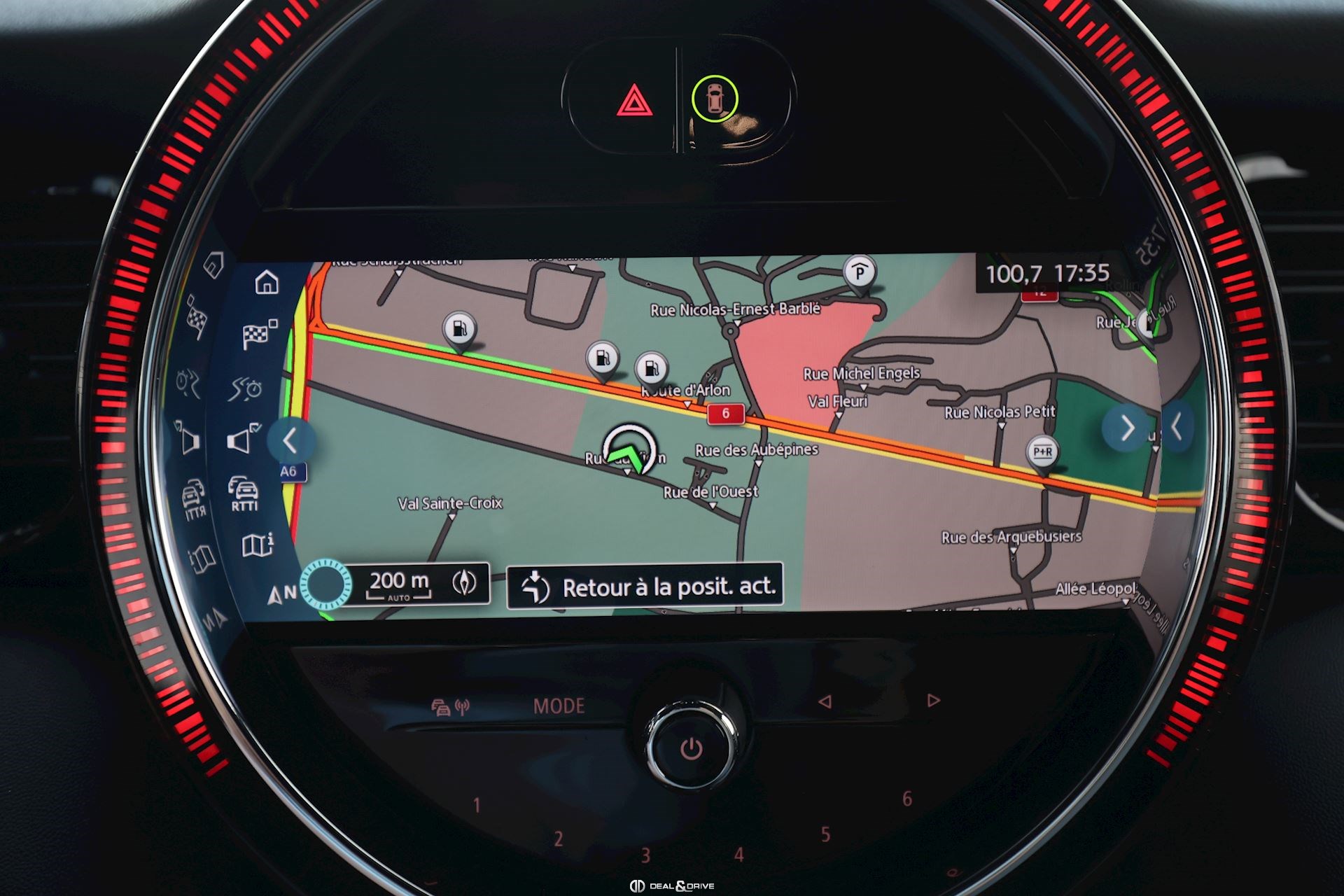
Task: Select the P+R park and ride marker
Action: click(x=1042, y=452)
